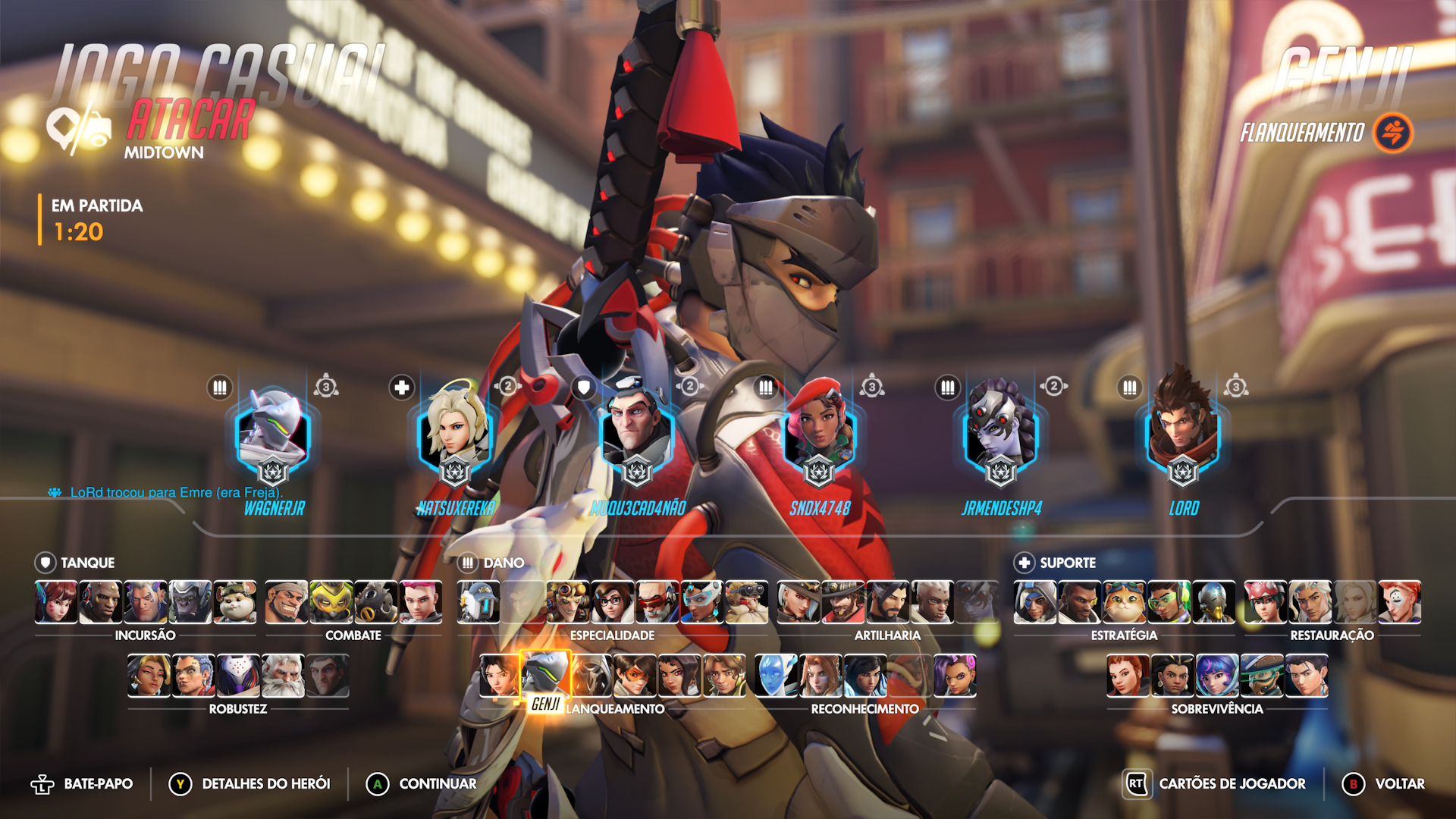Choose Winston the gorilla portrait
Viewport: 1456px width, 819px height.
click(x=190, y=601)
